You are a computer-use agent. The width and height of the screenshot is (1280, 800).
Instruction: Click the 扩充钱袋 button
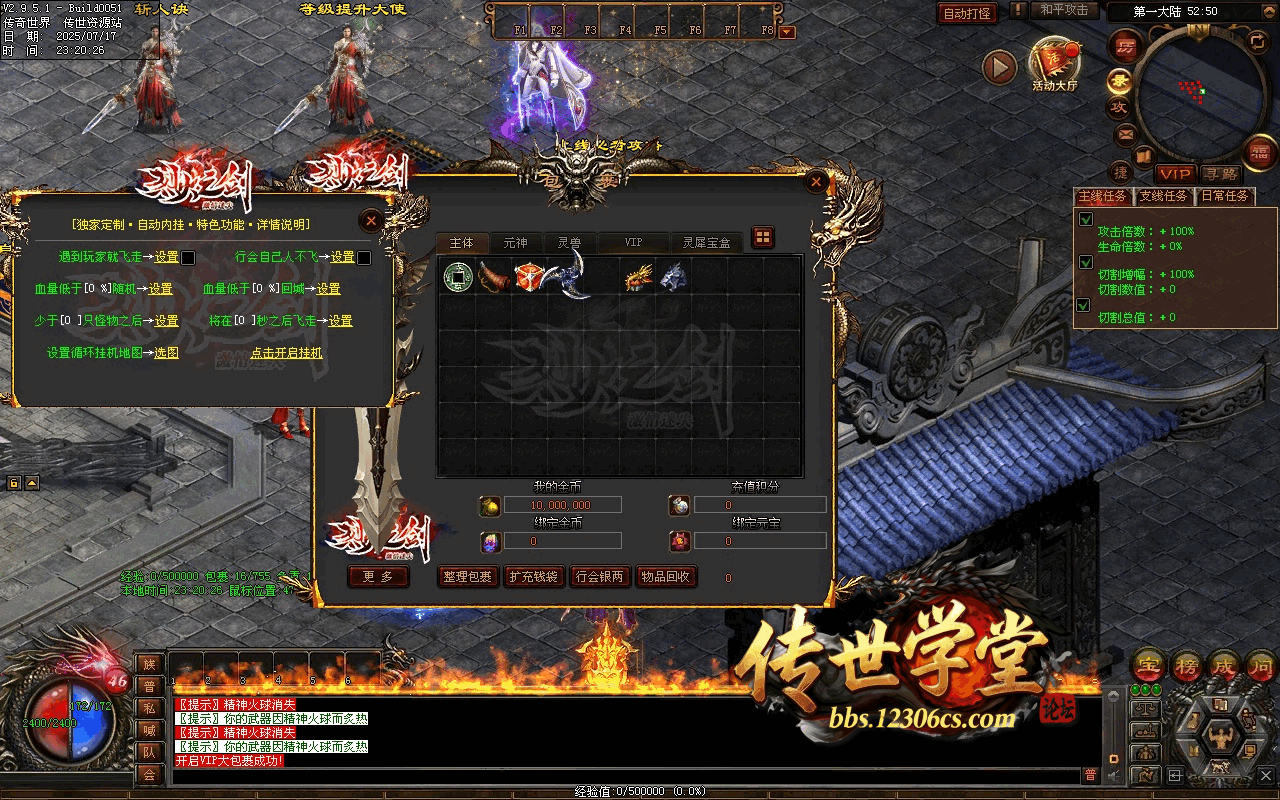coord(534,577)
